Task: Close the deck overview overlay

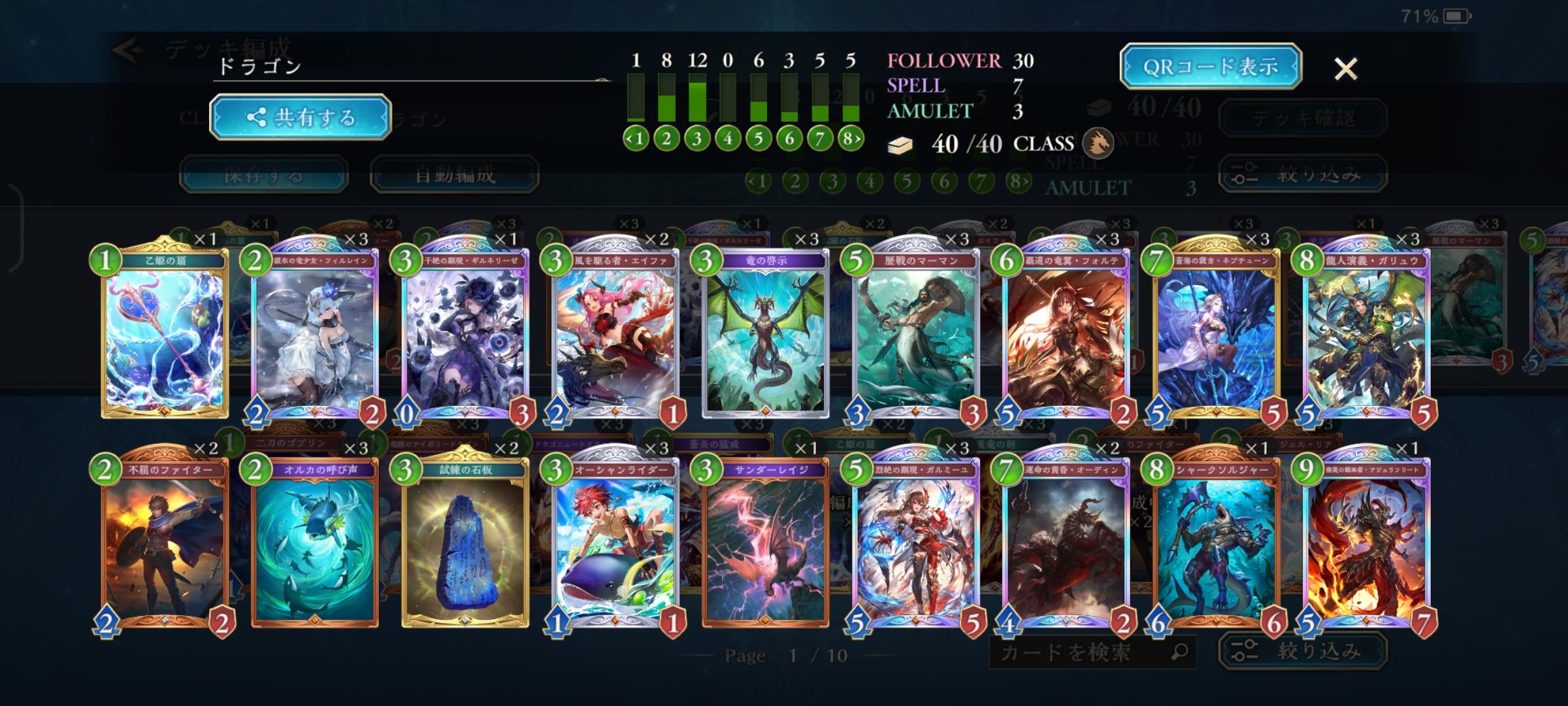Action: pos(1345,69)
